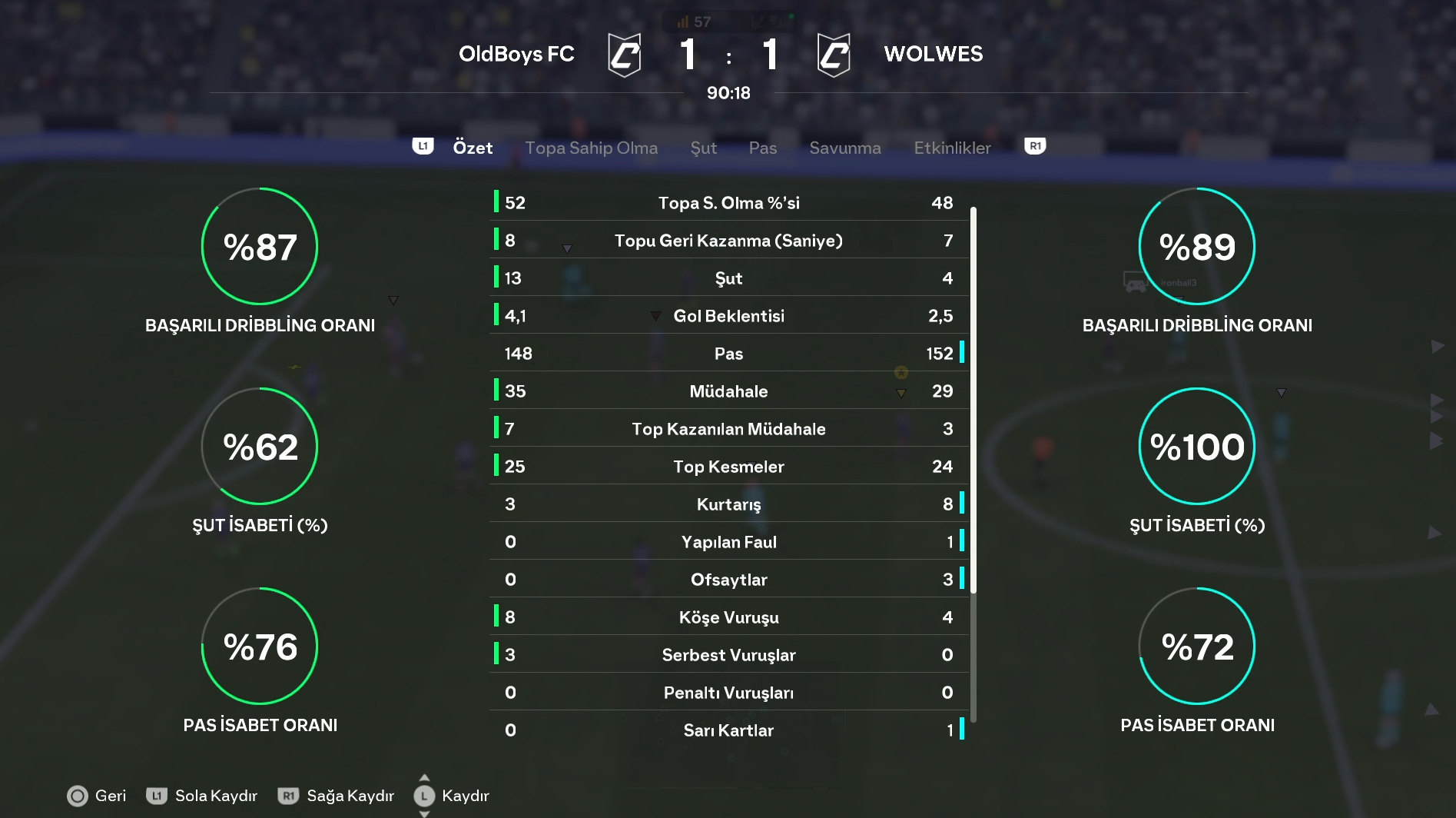Click the Sarı Kartlar stat row
This screenshot has height=818, width=1456.
[x=728, y=730]
